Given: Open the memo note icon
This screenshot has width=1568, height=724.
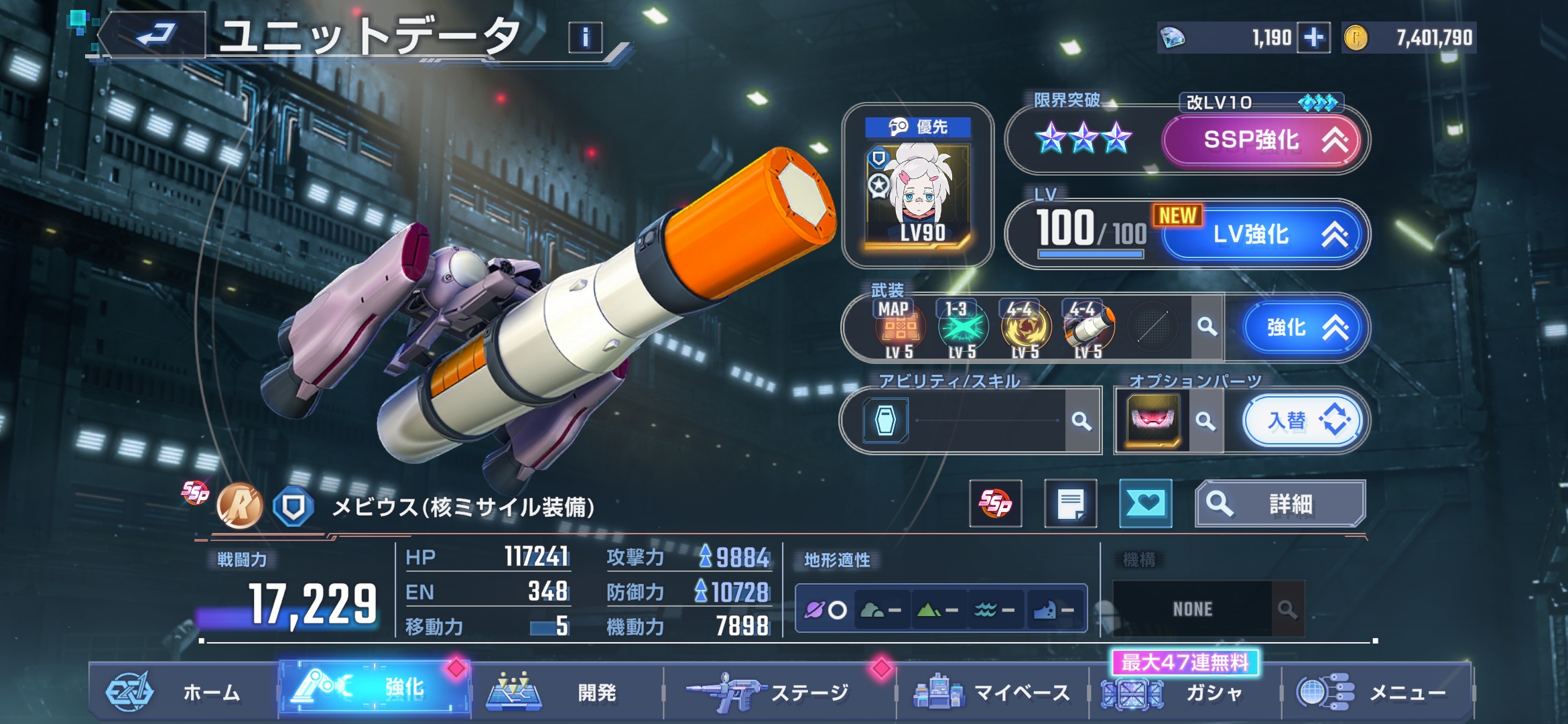Looking at the screenshot, I should click(1070, 503).
